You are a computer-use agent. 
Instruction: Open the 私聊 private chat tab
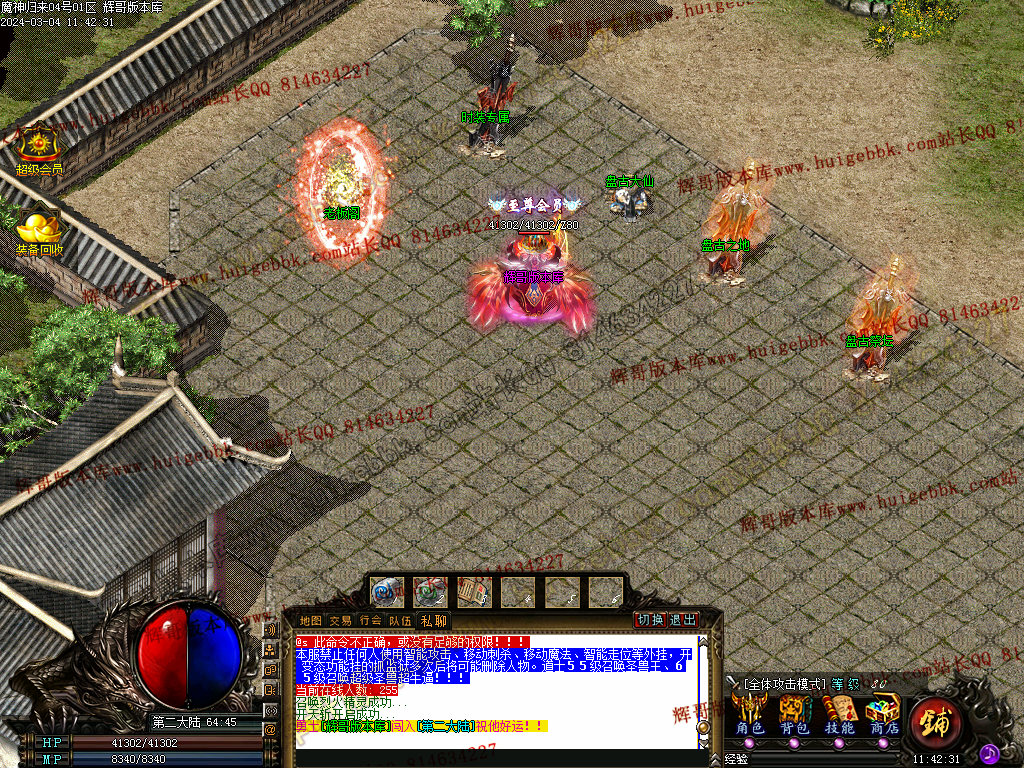tap(433, 621)
